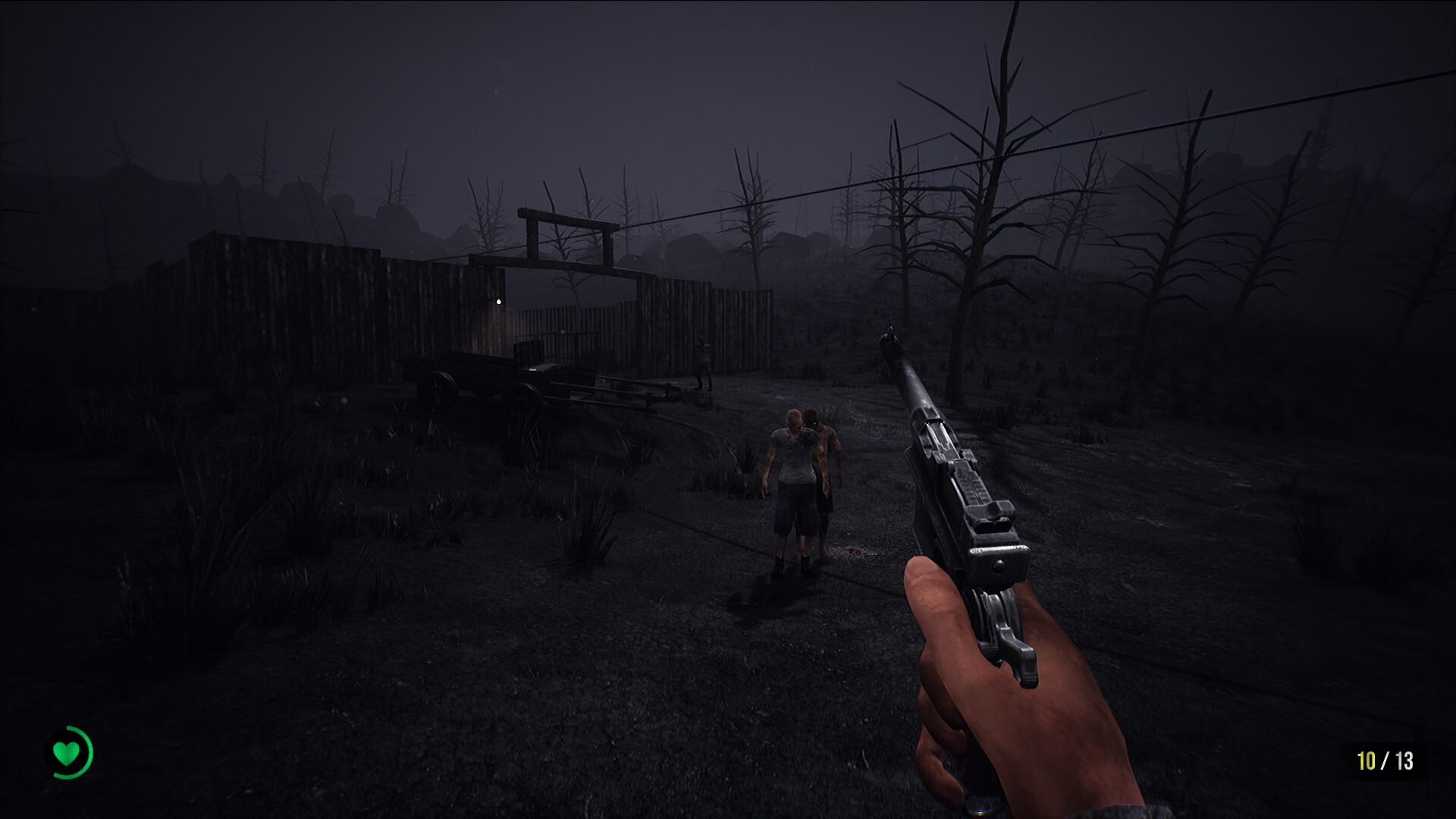The image size is (1456, 819).
Task: Click the glowing white light on the fence
Action: 499,301
